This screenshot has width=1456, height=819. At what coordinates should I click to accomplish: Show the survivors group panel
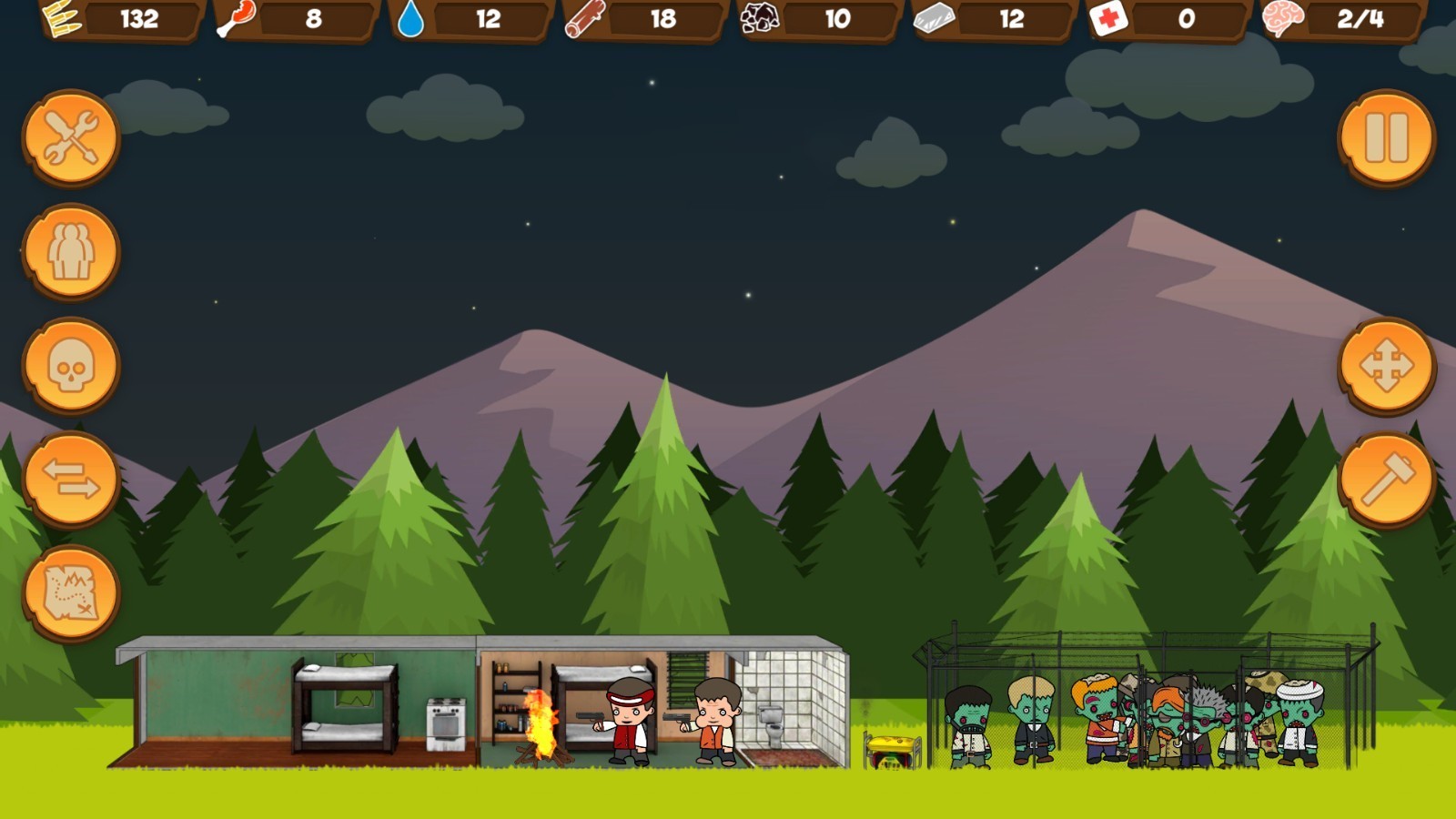click(71, 252)
